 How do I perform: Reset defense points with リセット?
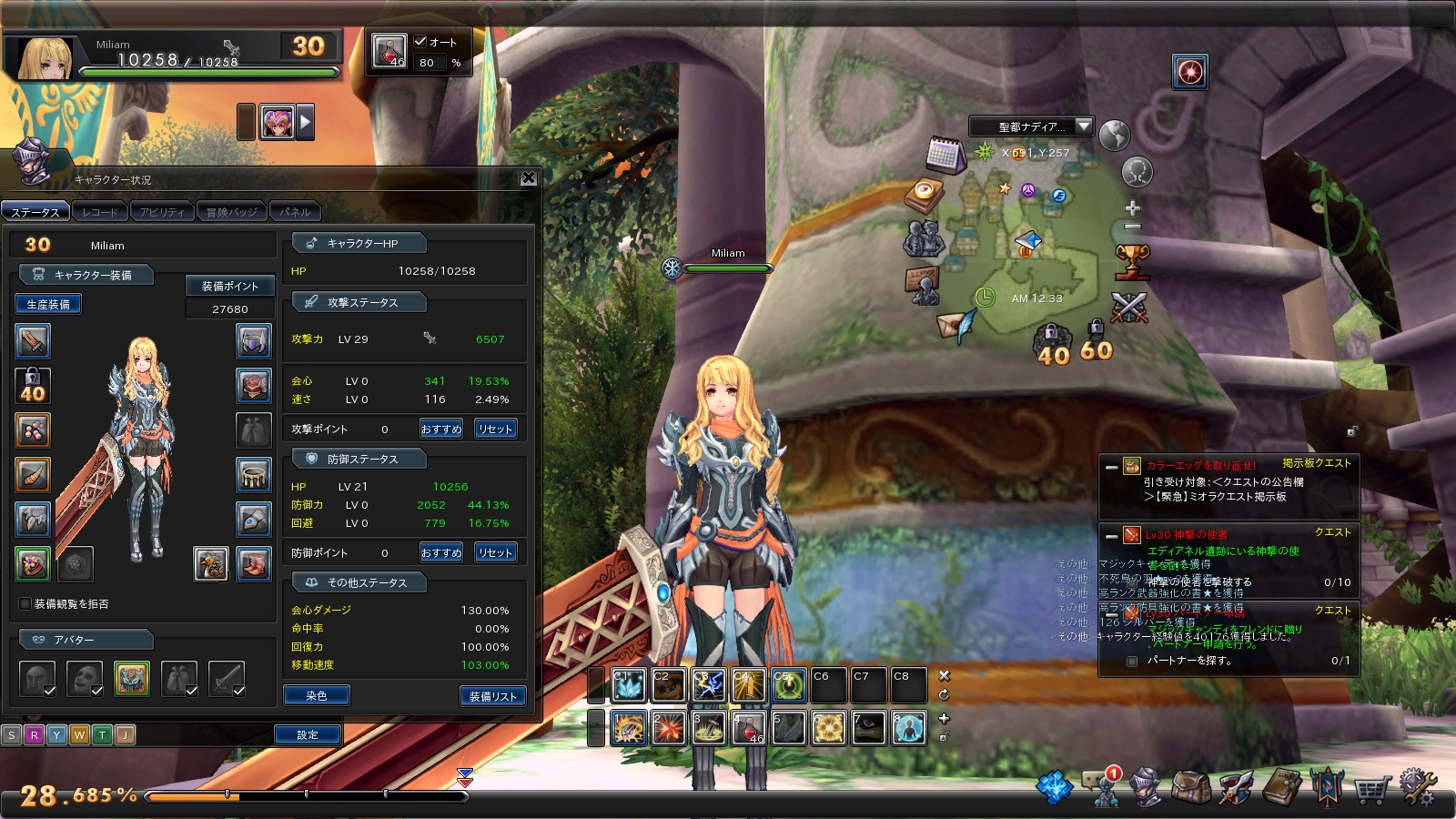point(495,552)
